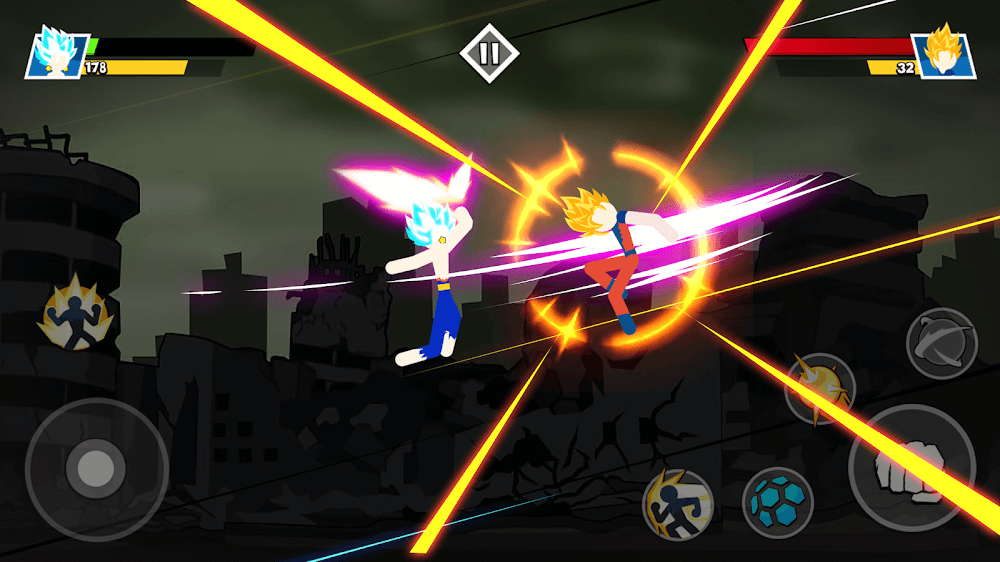Select the golden-haired enemy portrait

(x=942, y=53)
